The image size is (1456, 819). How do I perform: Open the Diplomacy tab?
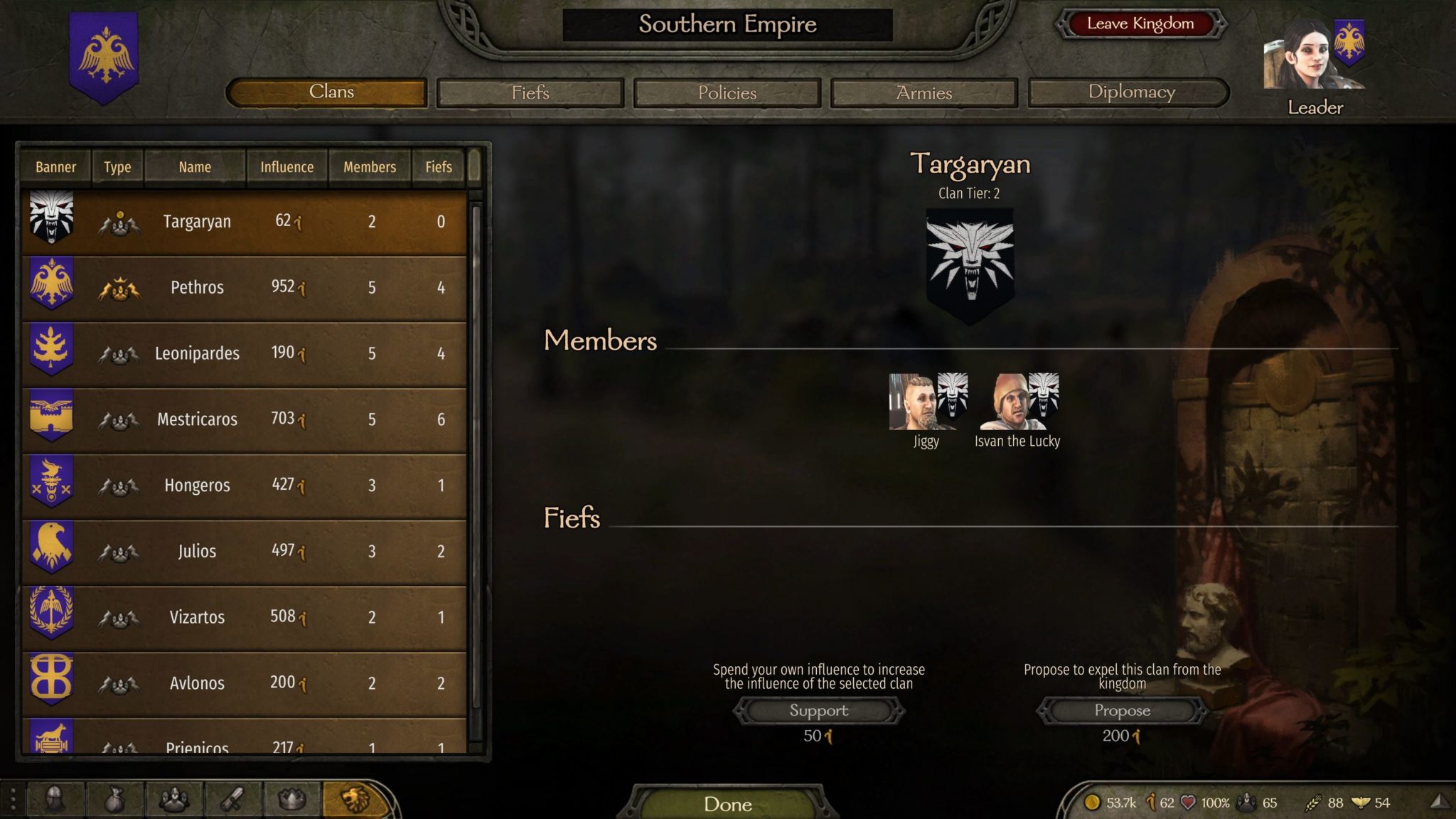tap(1129, 92)
